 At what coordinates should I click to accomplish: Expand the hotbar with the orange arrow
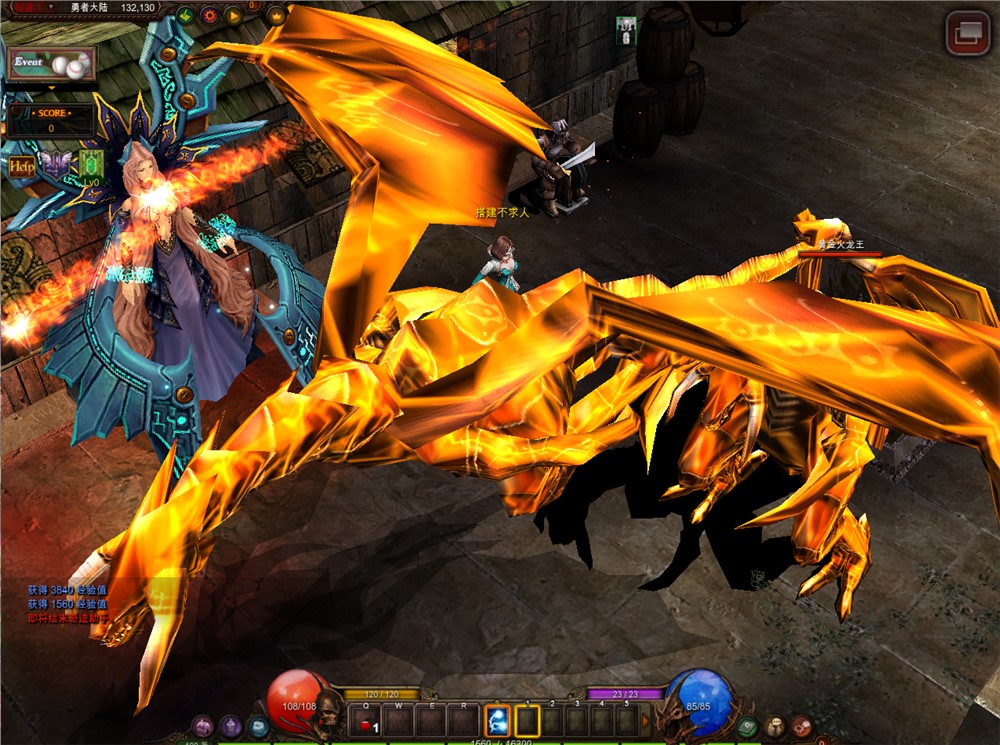(x=645, y=720)
